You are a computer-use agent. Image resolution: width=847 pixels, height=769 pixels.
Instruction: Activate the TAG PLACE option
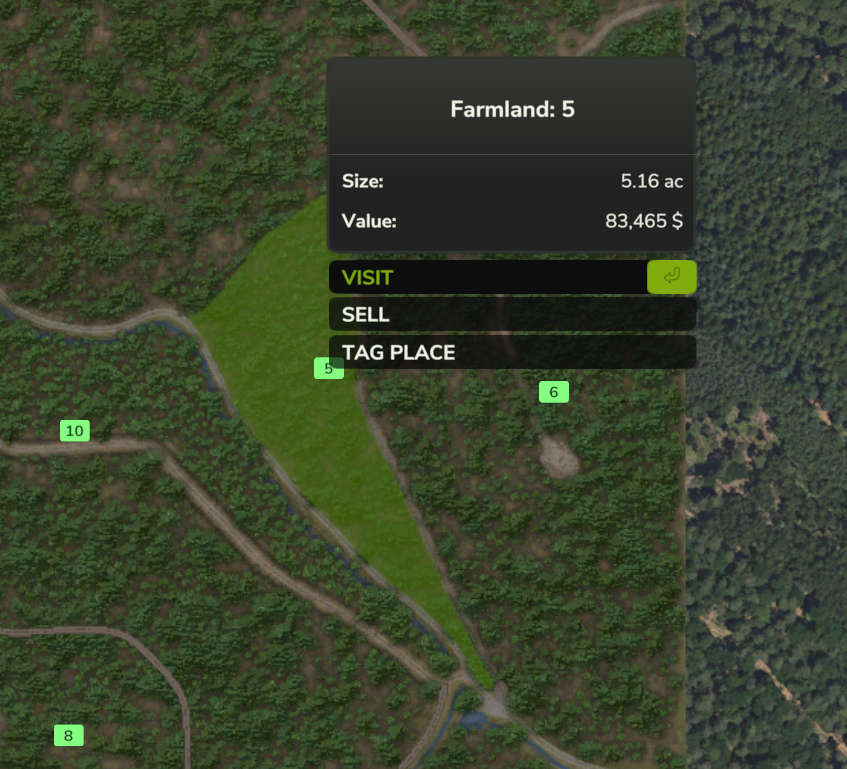click(511, 352)
